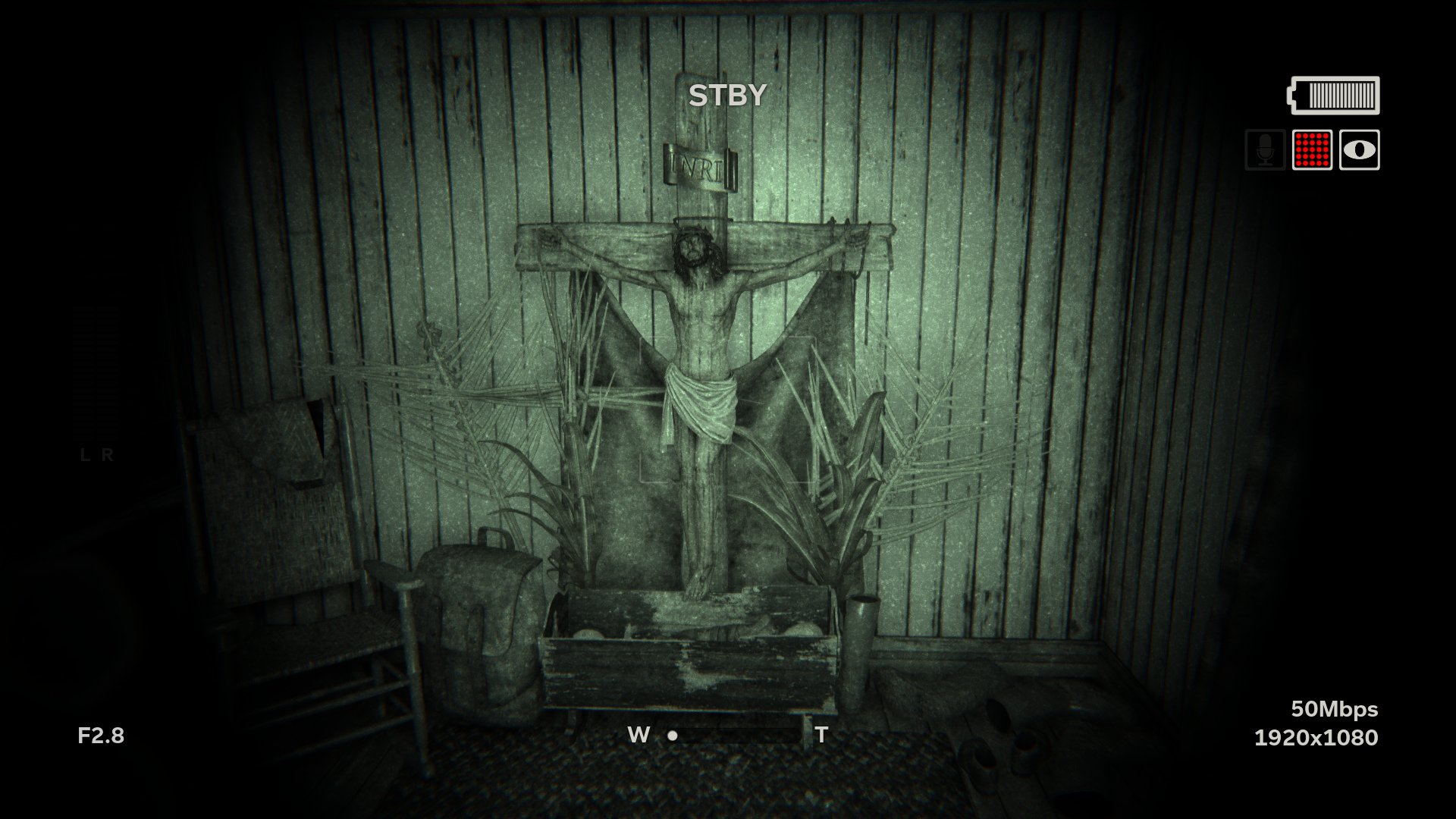Click the R right audio channel label
The height and width of the screenshot is (819, 1456).
coord(108,456)
